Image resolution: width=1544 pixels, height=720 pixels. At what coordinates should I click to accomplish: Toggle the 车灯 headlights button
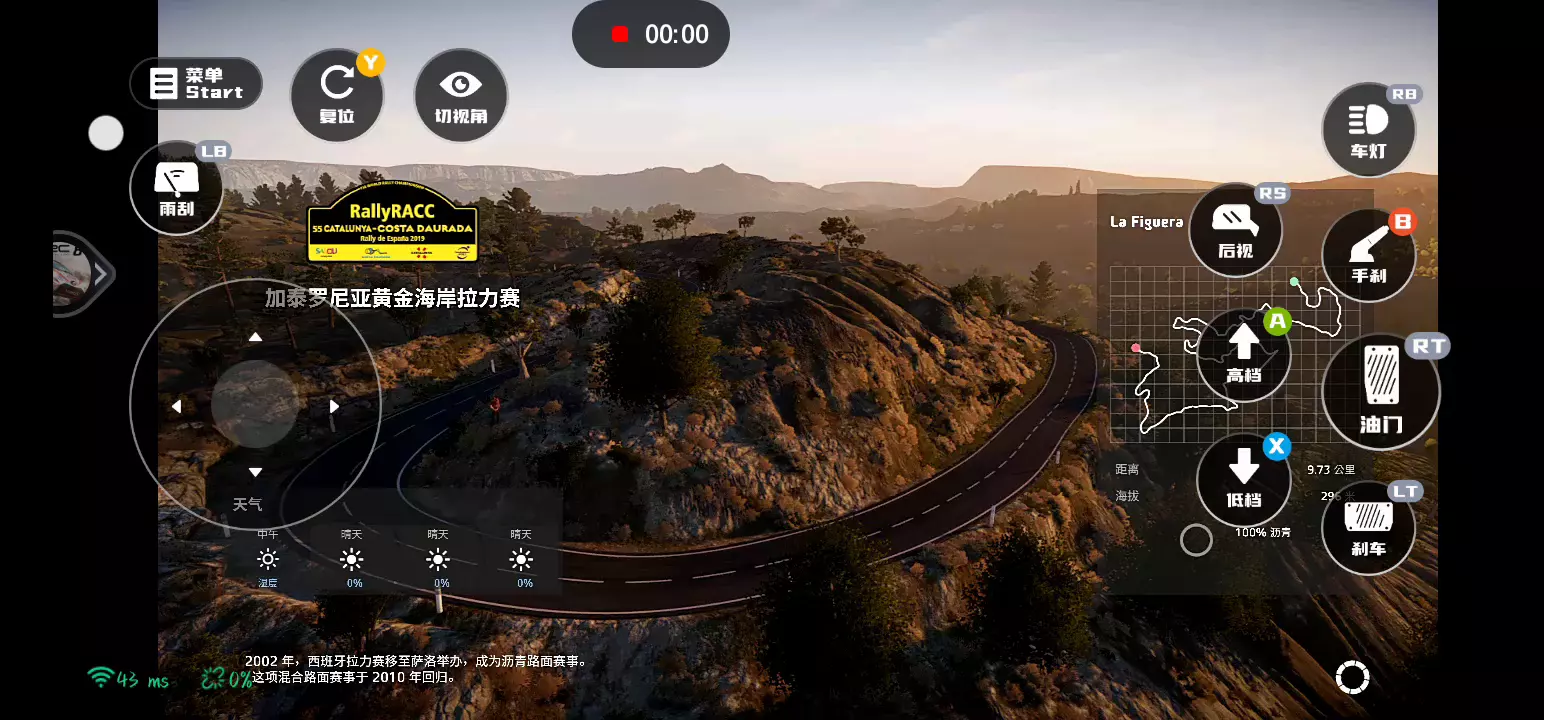click(1368, 130)
